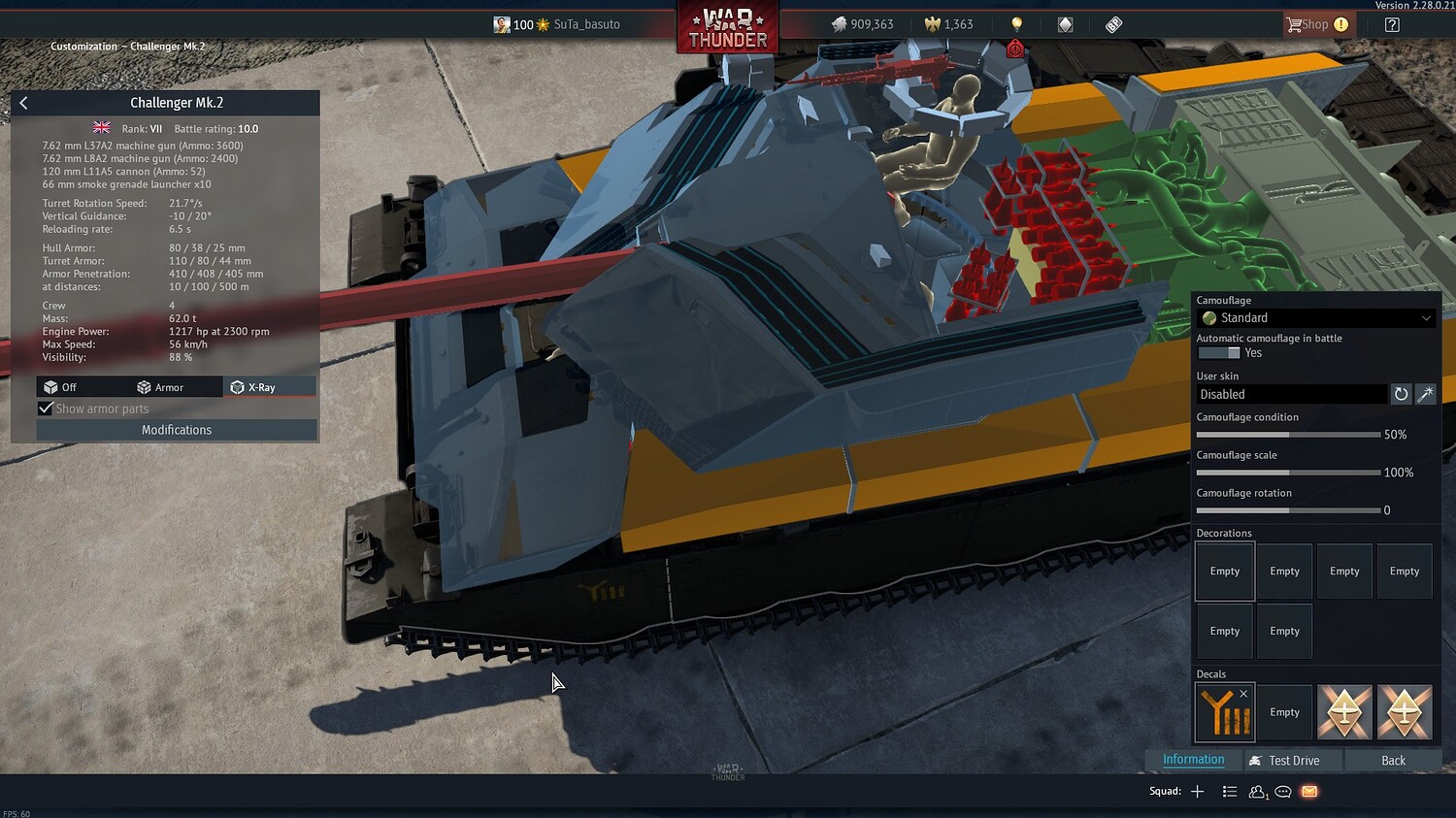Click the Battle Pass ticket icon
The height and width of the screenshot is (818, 1456).
(x=1112, y=23)
